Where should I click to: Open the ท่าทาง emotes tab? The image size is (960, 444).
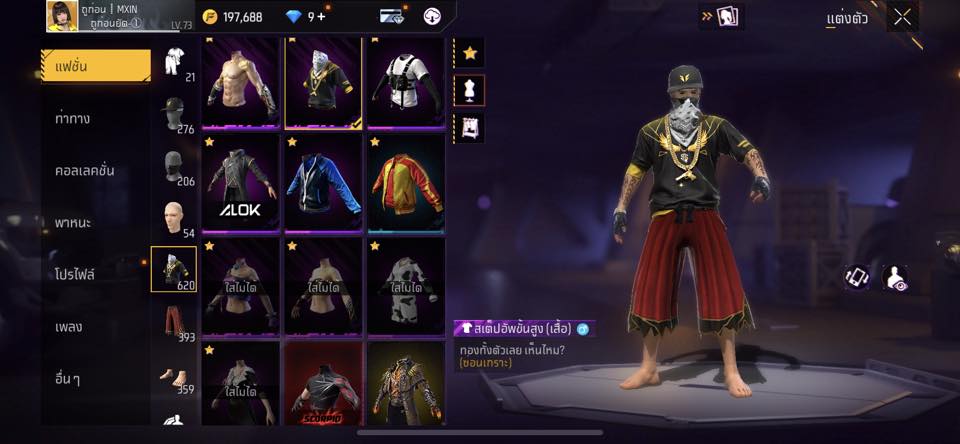[74, 118]
